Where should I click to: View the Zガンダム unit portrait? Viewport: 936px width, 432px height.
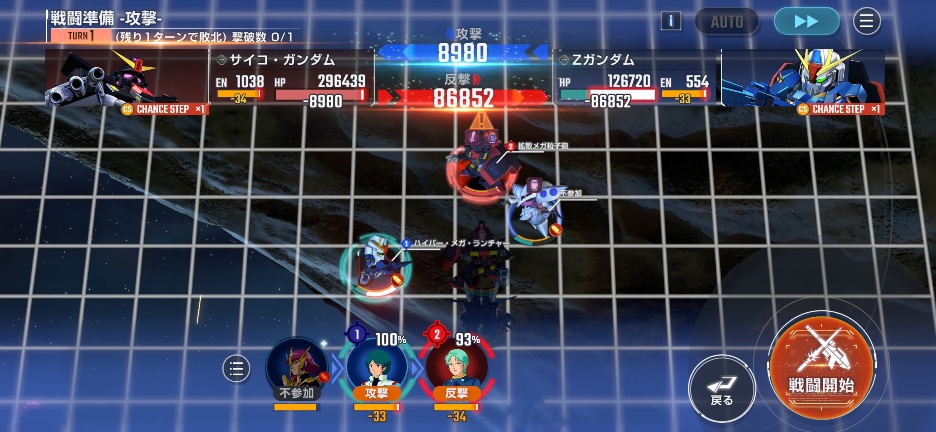pos(802,79)
